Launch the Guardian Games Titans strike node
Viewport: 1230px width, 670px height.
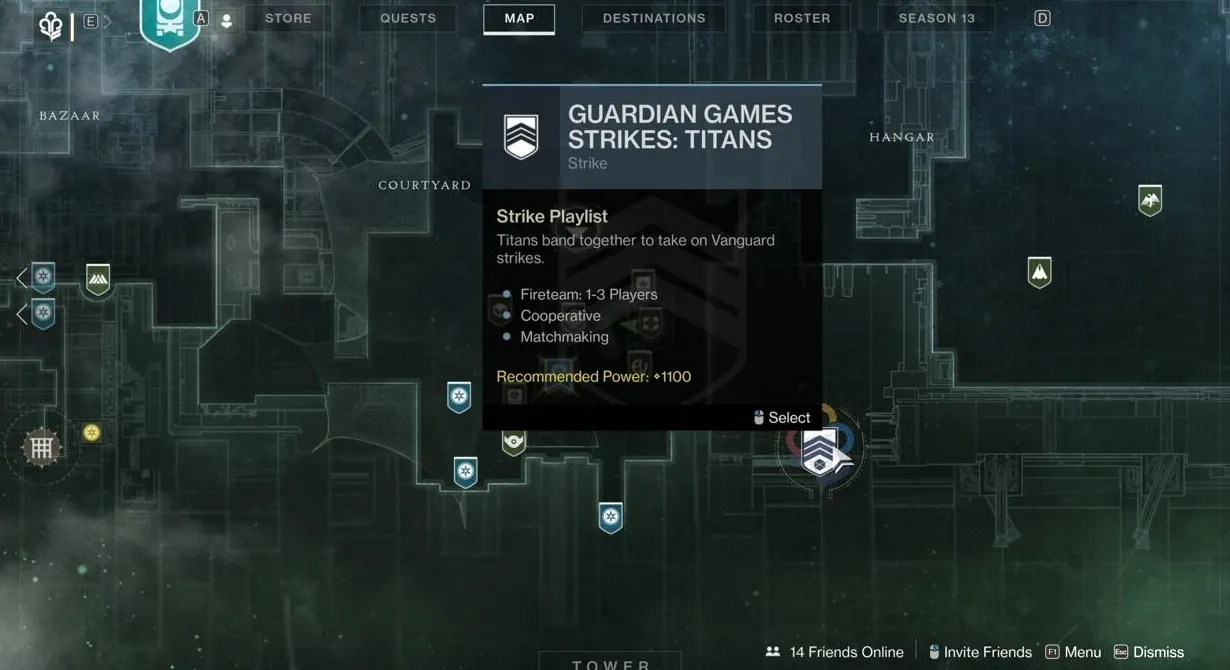[821, 450]
